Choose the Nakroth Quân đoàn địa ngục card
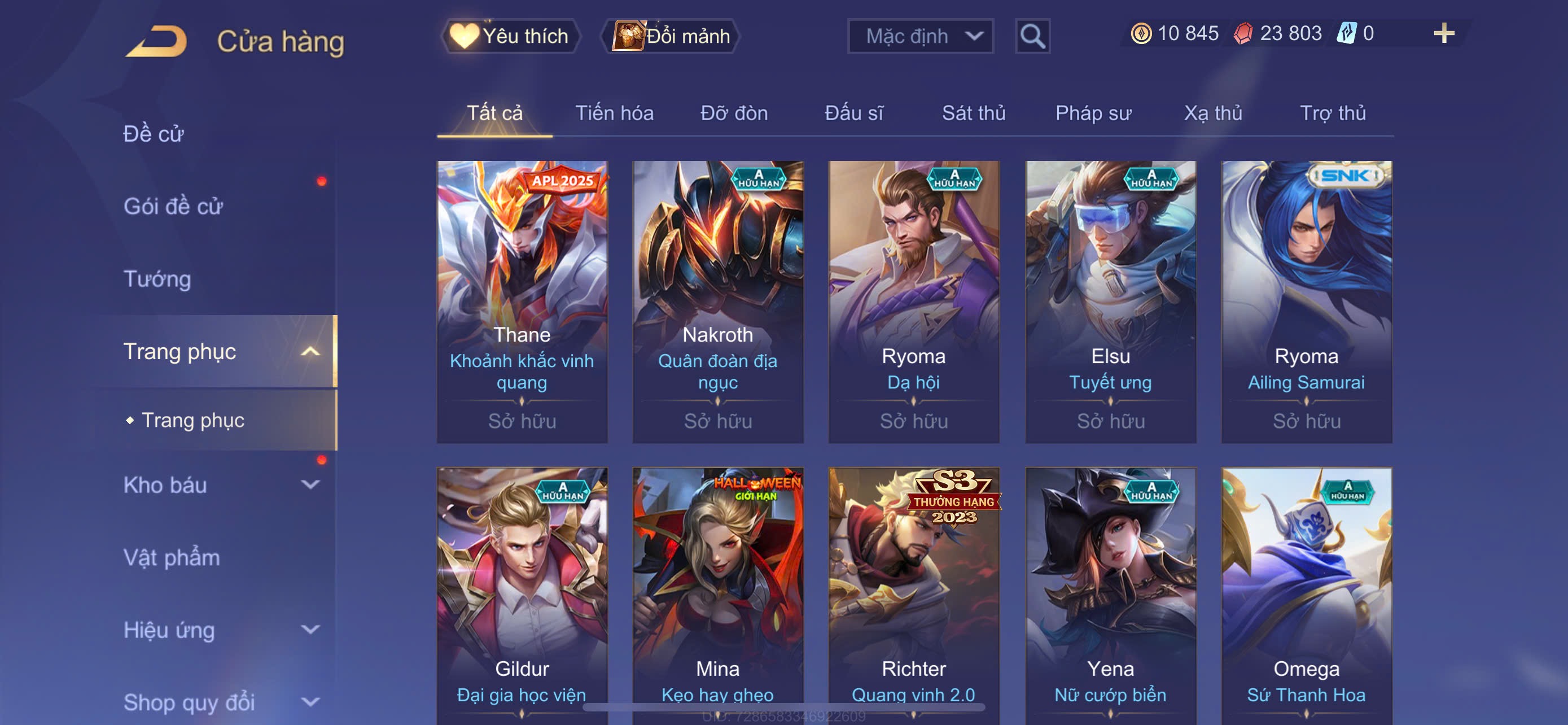1568x725 pixels. 717,302
